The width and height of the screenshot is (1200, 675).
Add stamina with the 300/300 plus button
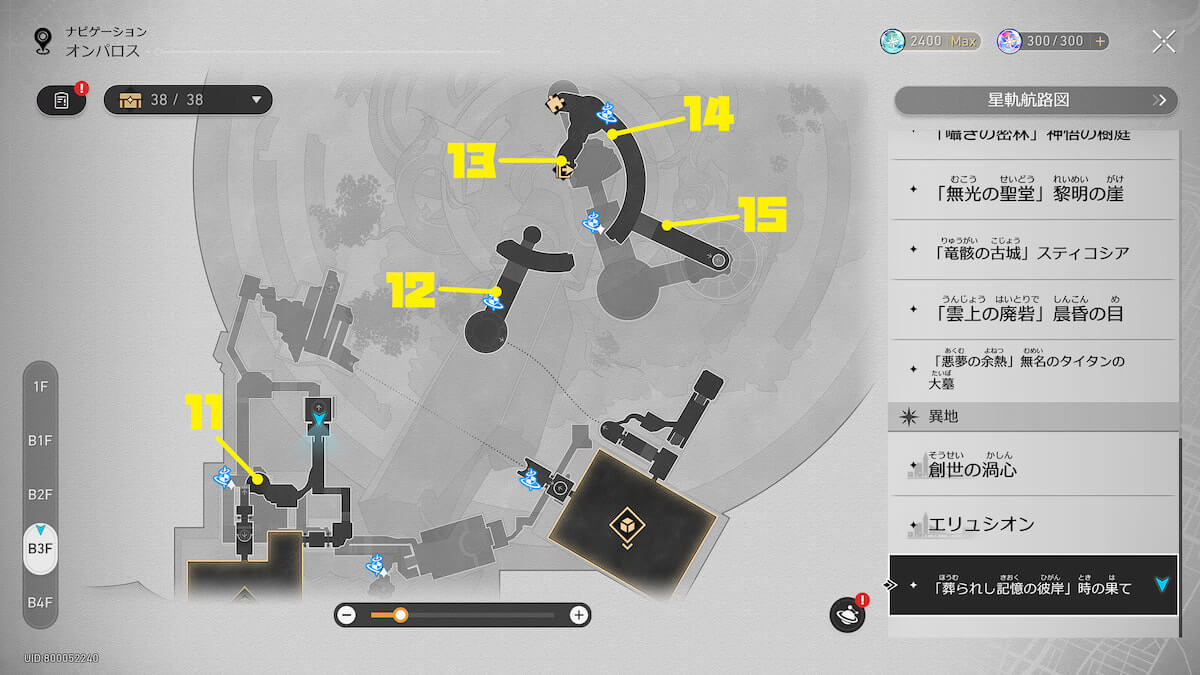point(1101,41)
